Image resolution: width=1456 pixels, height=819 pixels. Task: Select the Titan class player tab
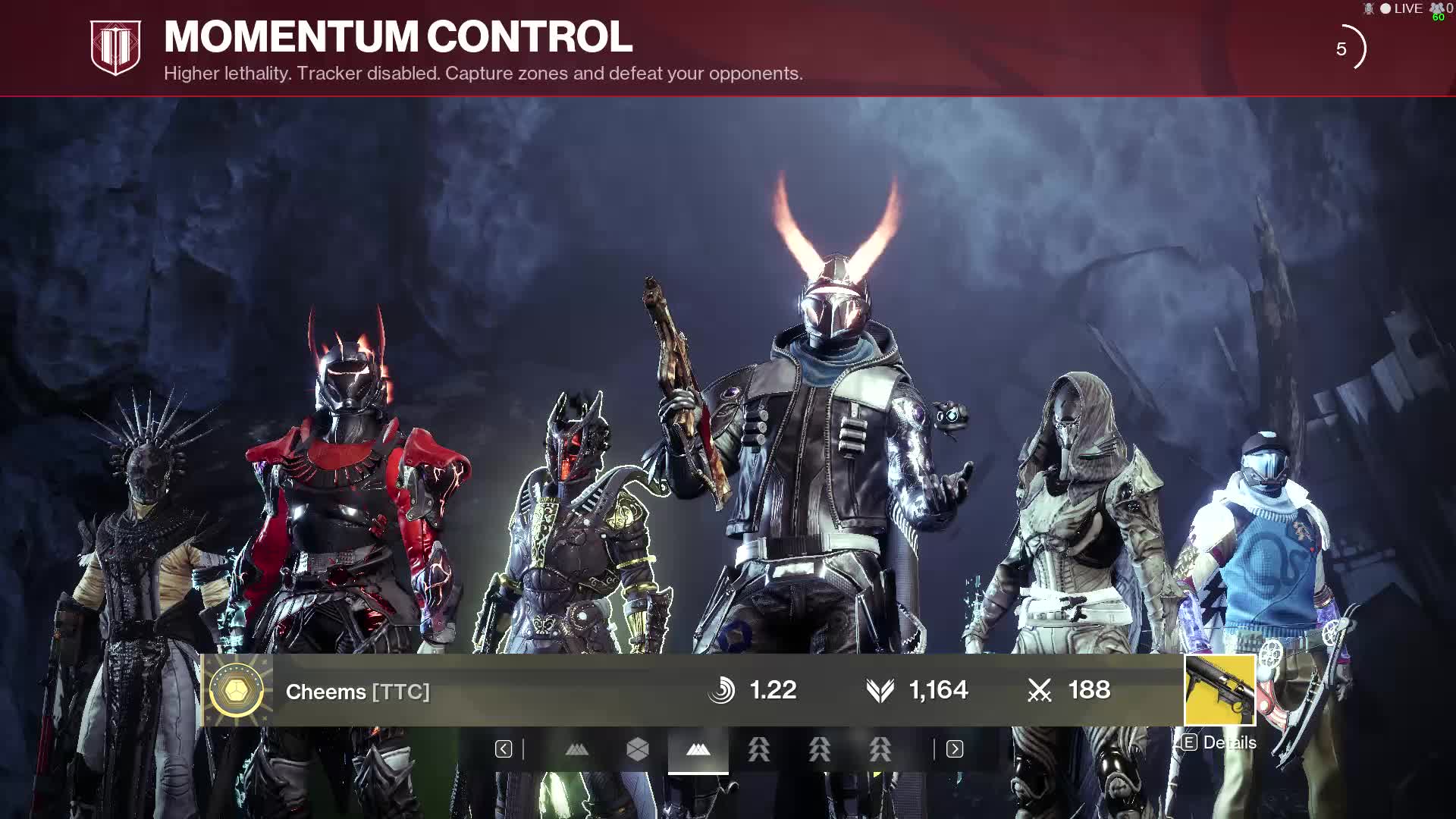click(x=638, y=750)
